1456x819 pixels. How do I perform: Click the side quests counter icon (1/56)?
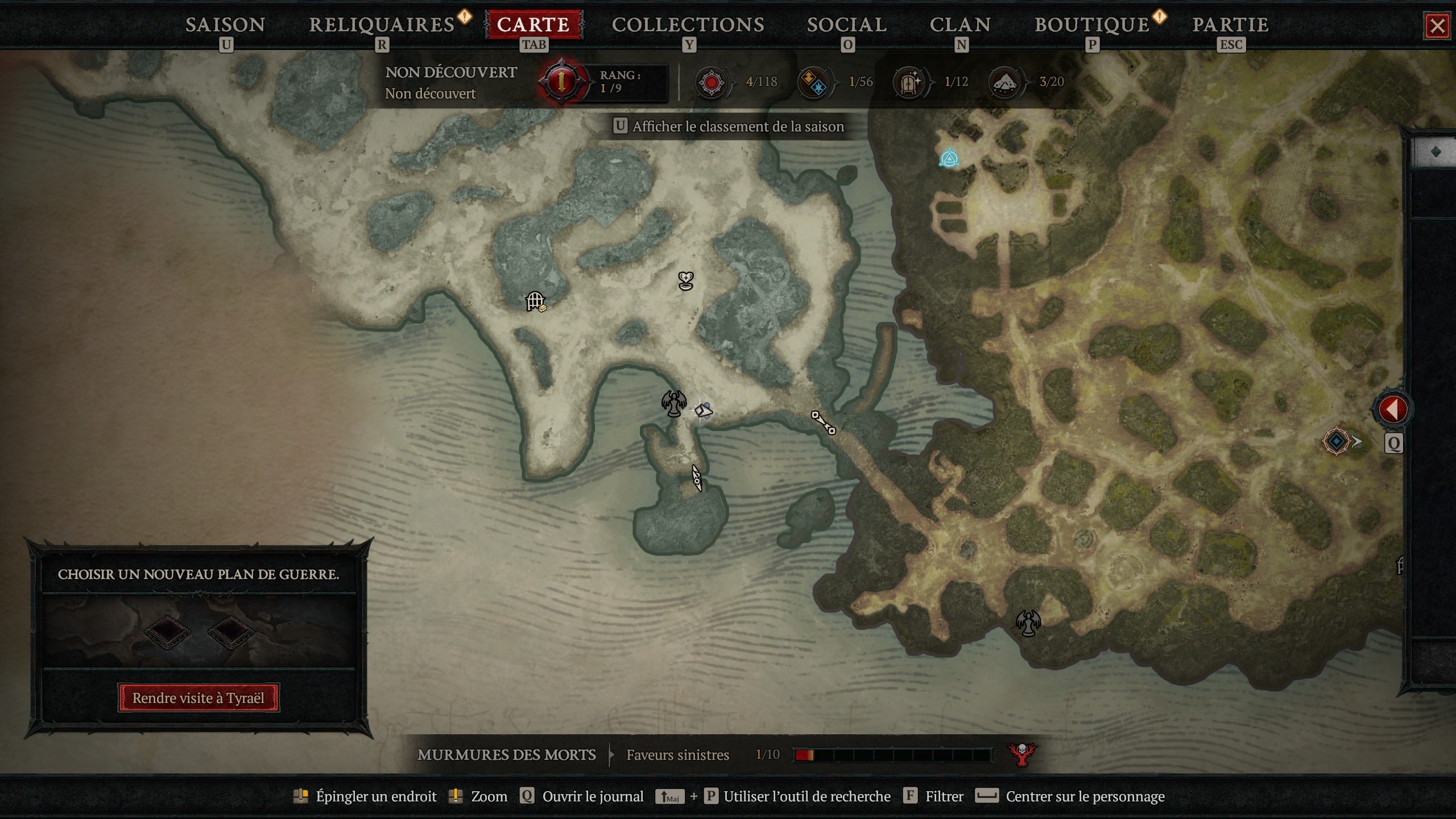pos(812,82)
